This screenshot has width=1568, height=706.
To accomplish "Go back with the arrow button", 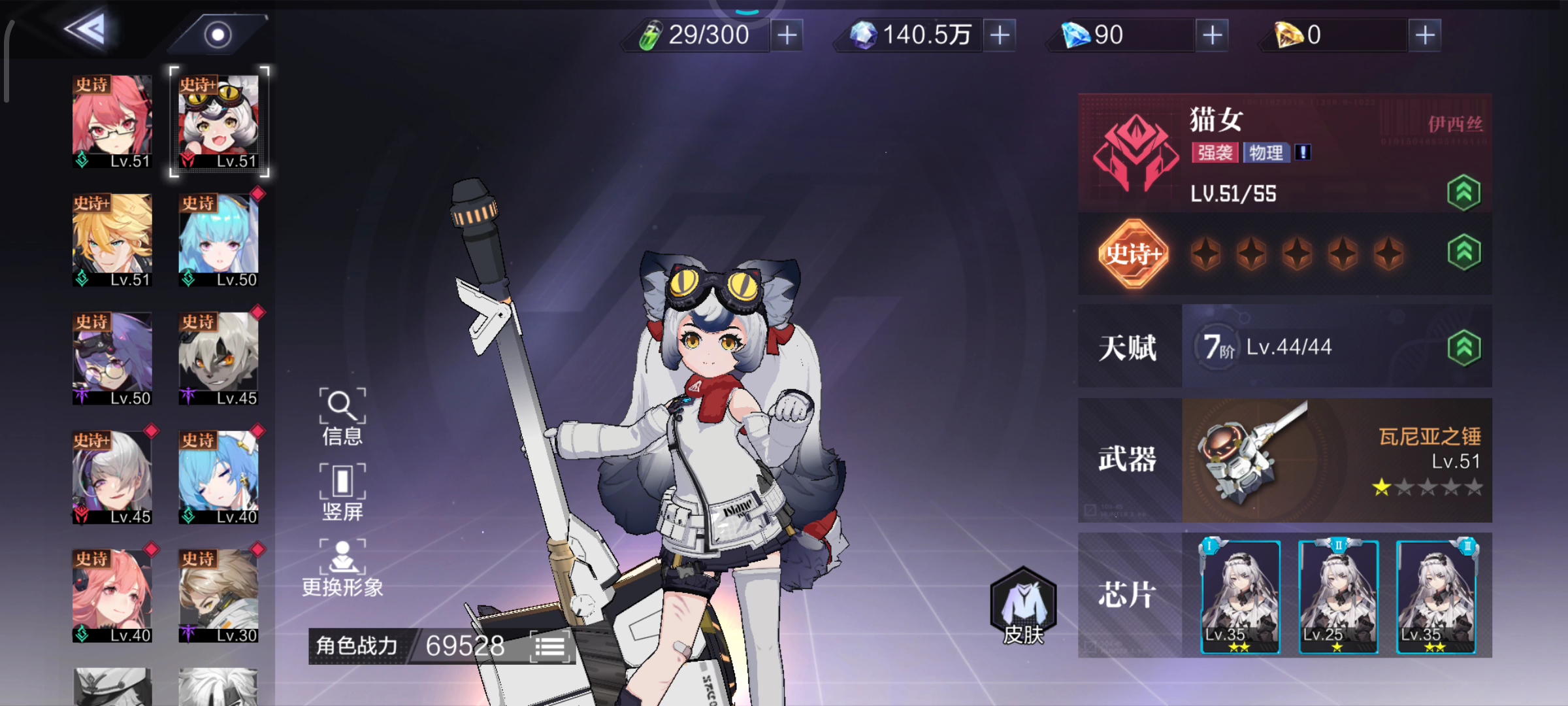I will click(87, 29).
